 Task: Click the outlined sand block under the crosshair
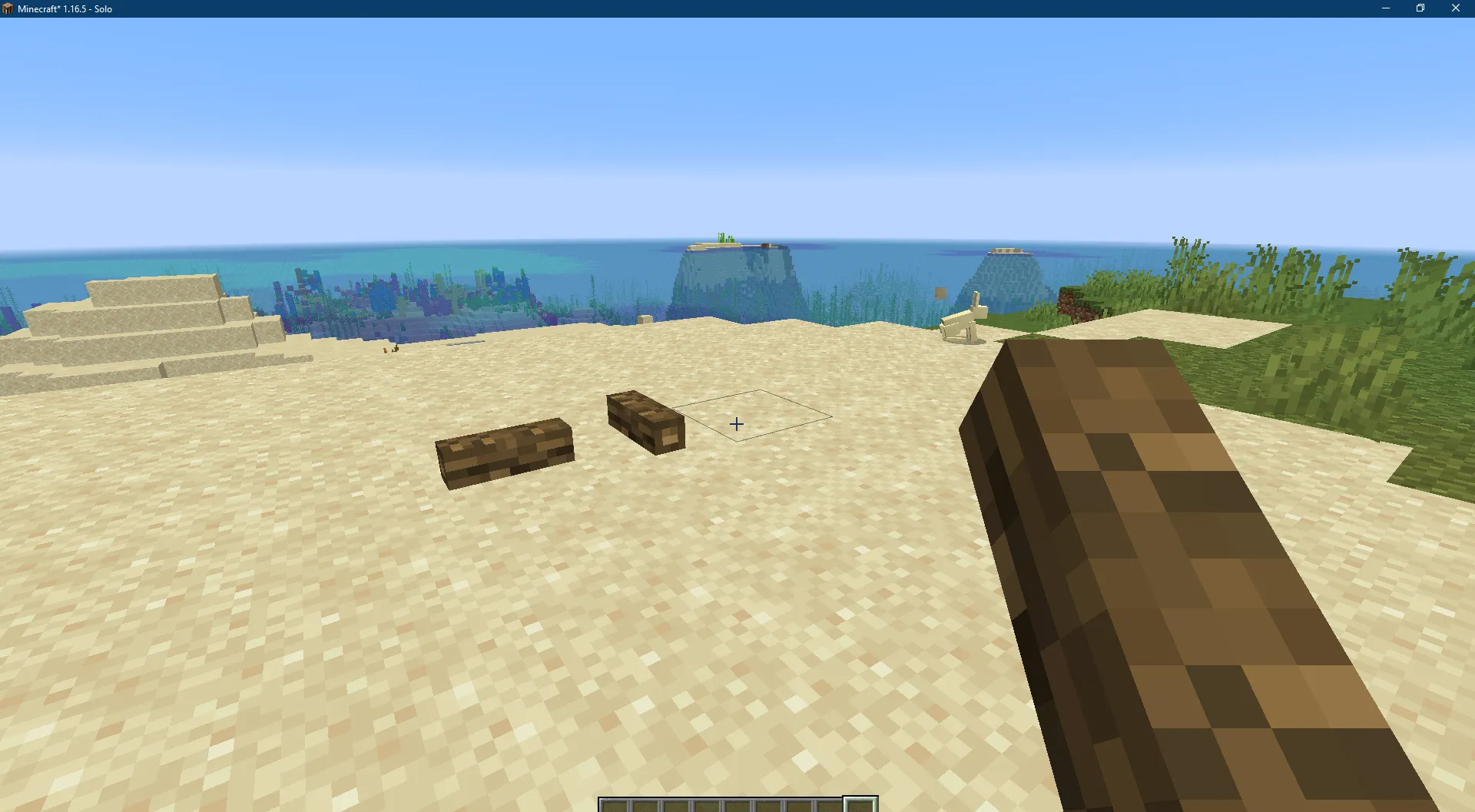point(753,419)
